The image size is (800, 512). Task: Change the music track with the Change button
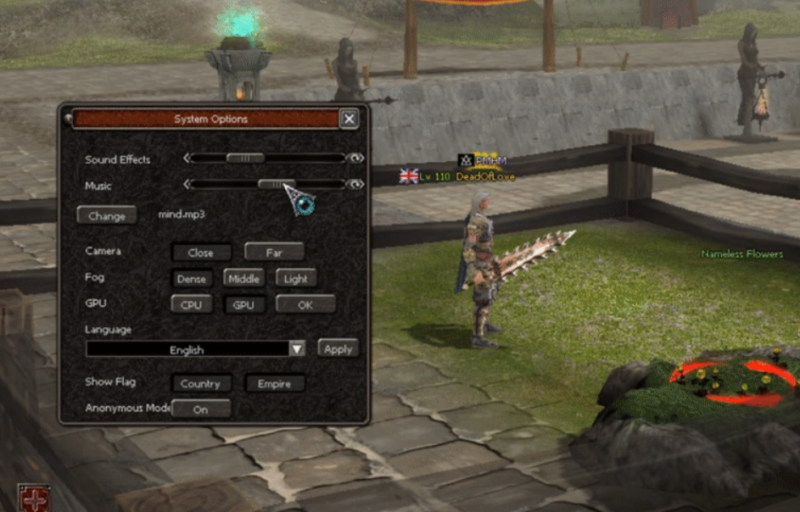(x=107, y=216)
